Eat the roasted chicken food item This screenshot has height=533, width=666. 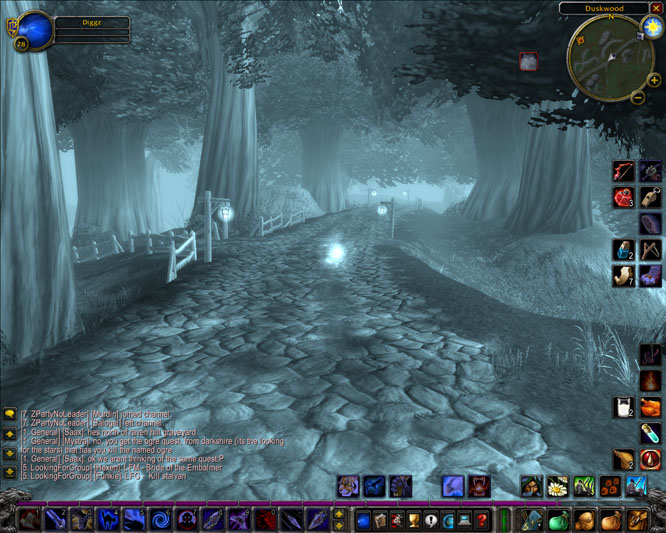point(650,407)
